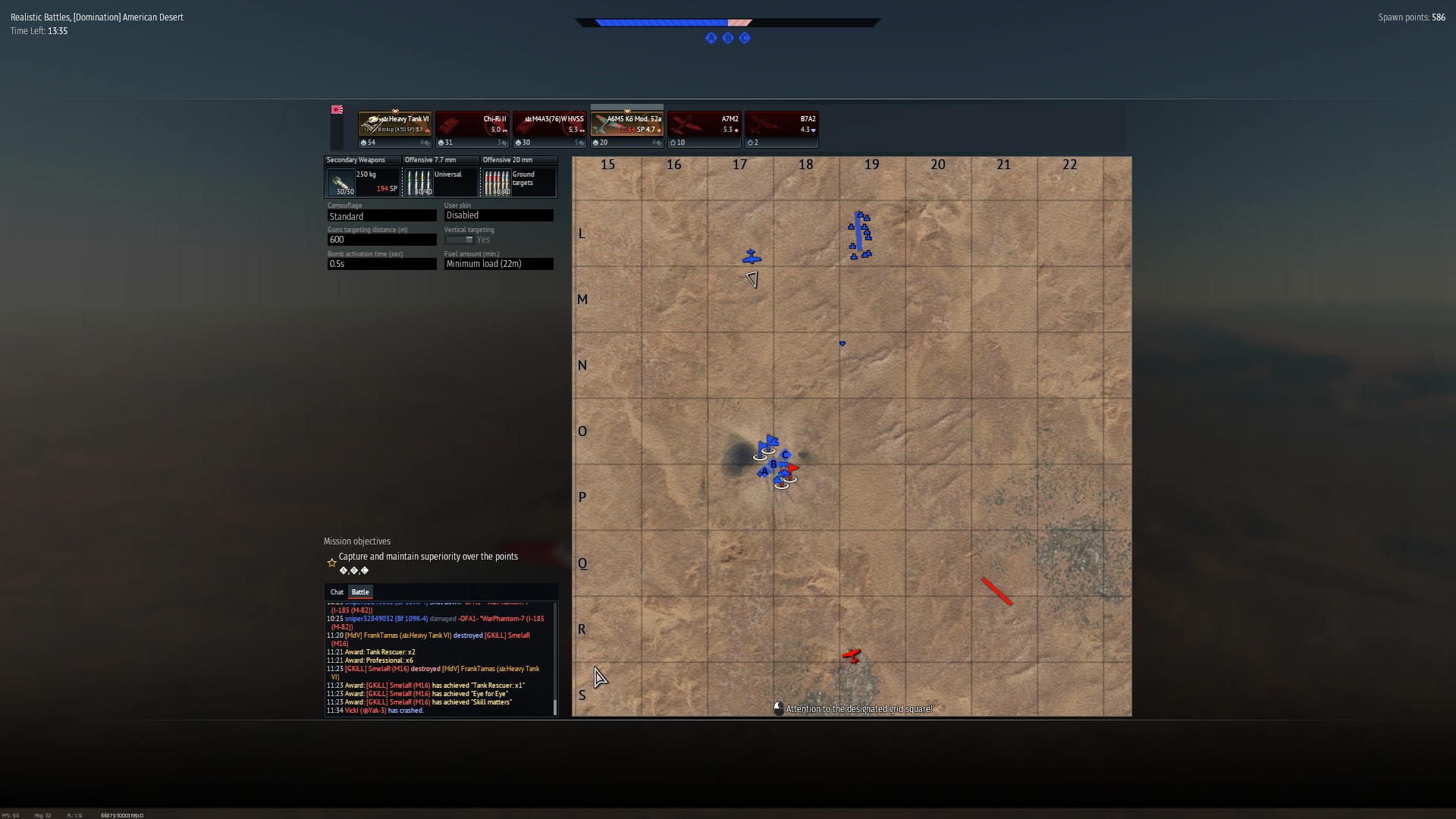Change the 20 mm Ground targets belt

(x=519, y=182)
